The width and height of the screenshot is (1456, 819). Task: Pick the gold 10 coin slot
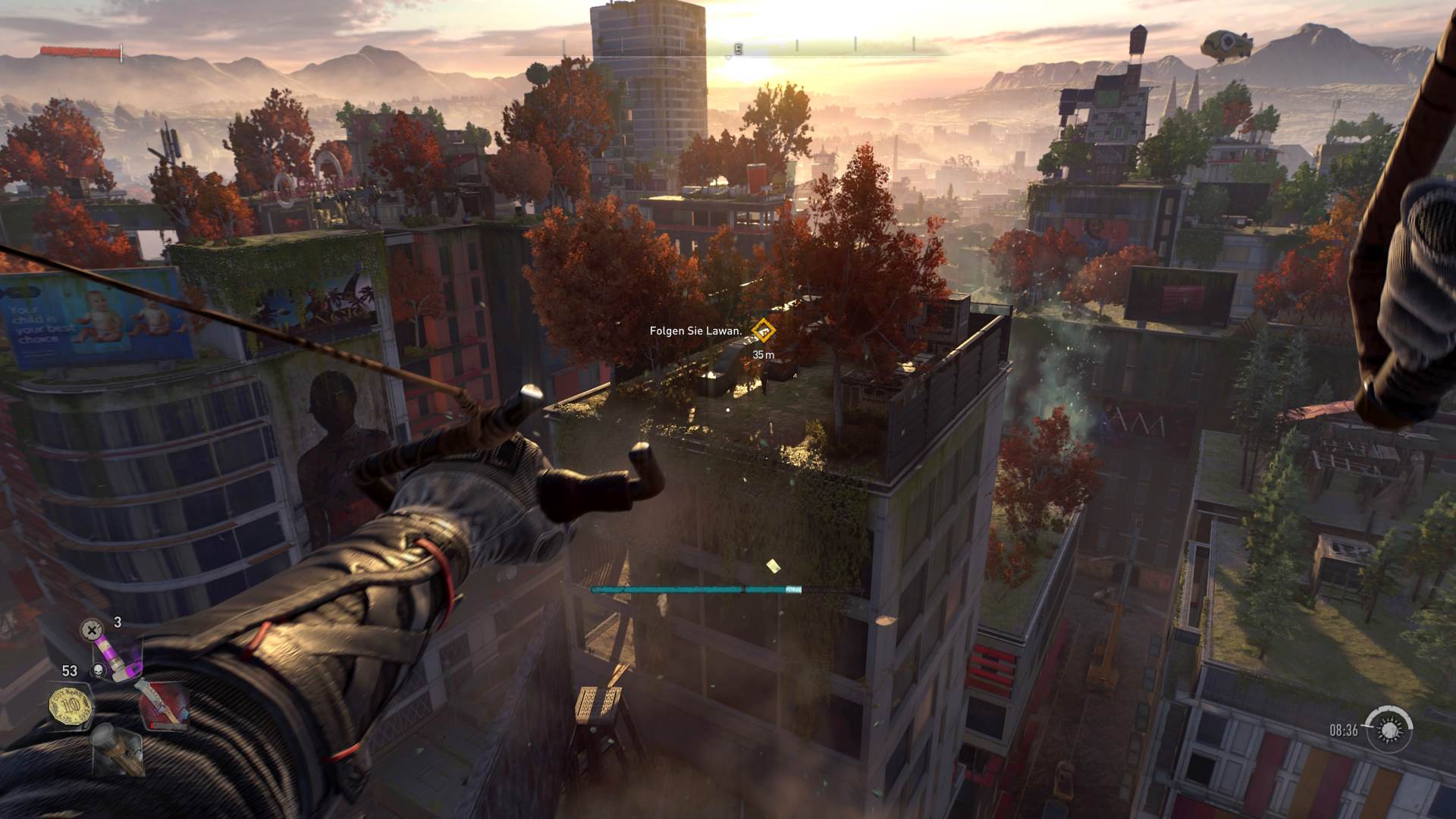pos(71,706)
